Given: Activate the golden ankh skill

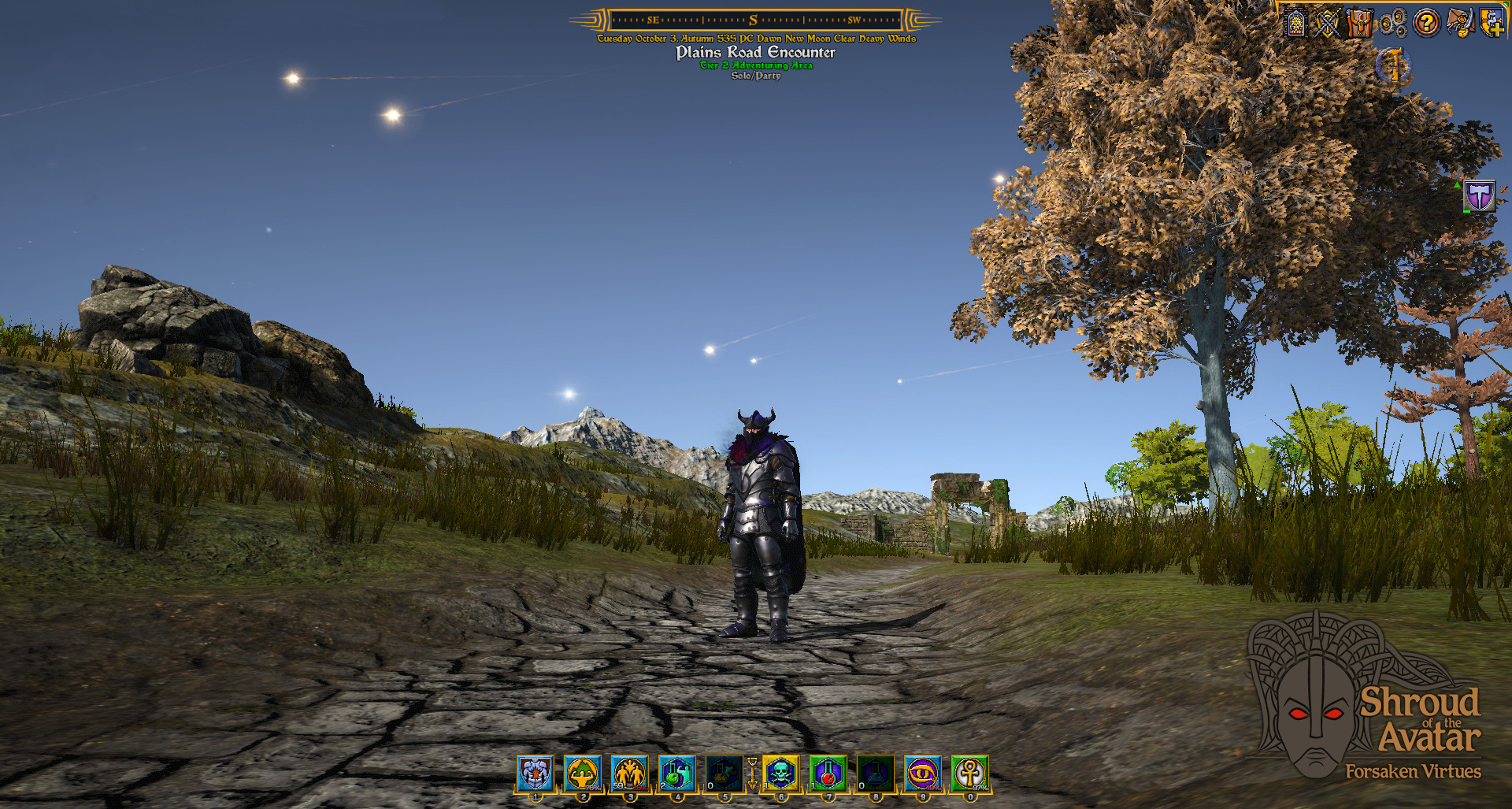Looking at the screenshot, I should click(x=969, y=774).
